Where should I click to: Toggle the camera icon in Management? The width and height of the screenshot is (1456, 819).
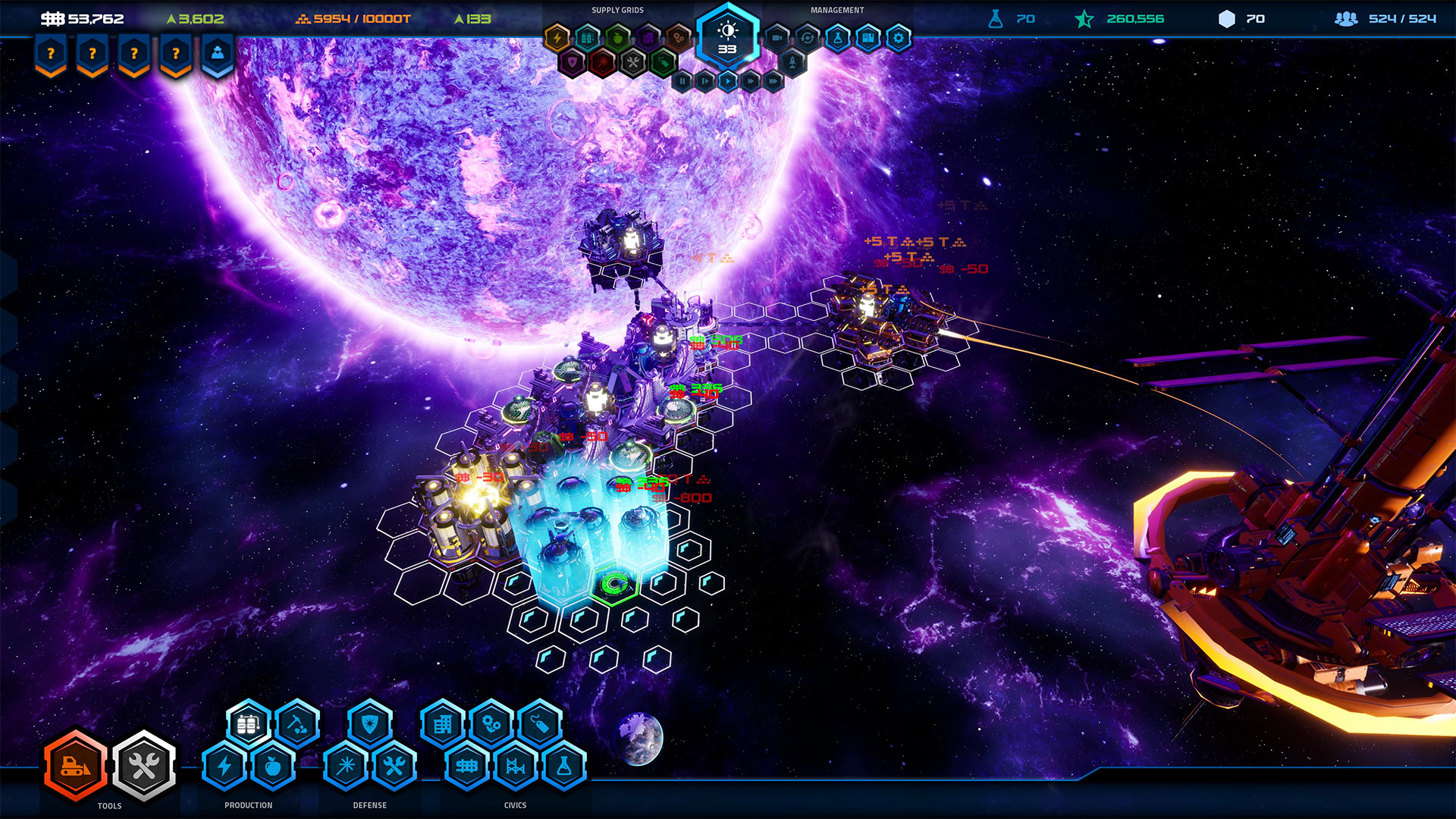tap(777, 37)
